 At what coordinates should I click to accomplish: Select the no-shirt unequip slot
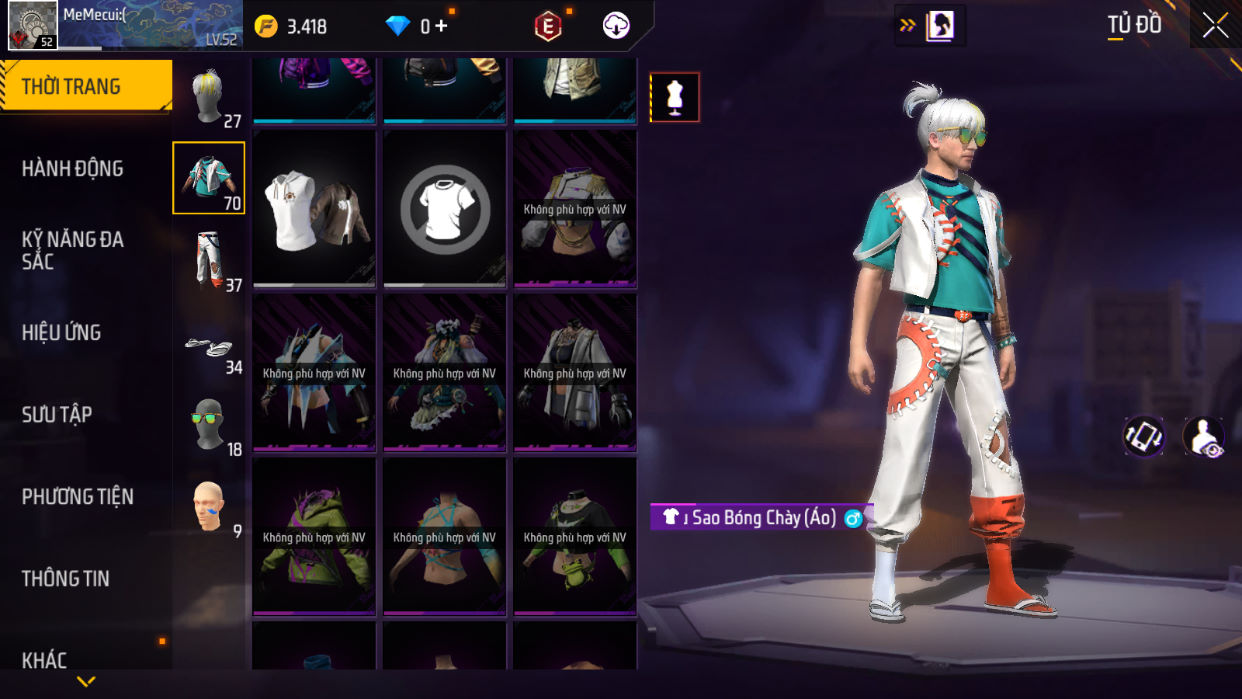pos(445,209)
